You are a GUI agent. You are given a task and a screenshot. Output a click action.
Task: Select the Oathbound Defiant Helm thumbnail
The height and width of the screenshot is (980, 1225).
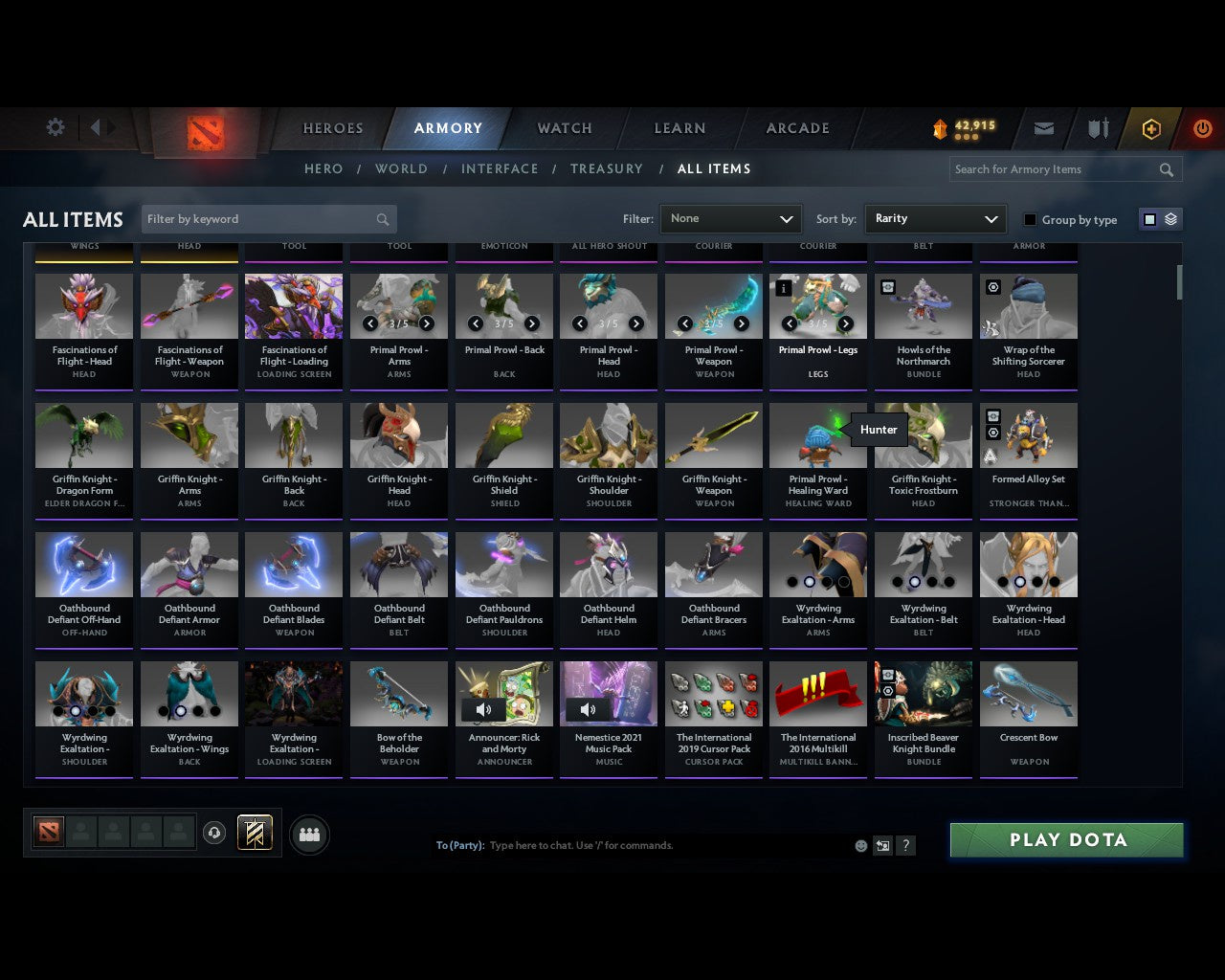pyautogui.click(x=609, y=564)
